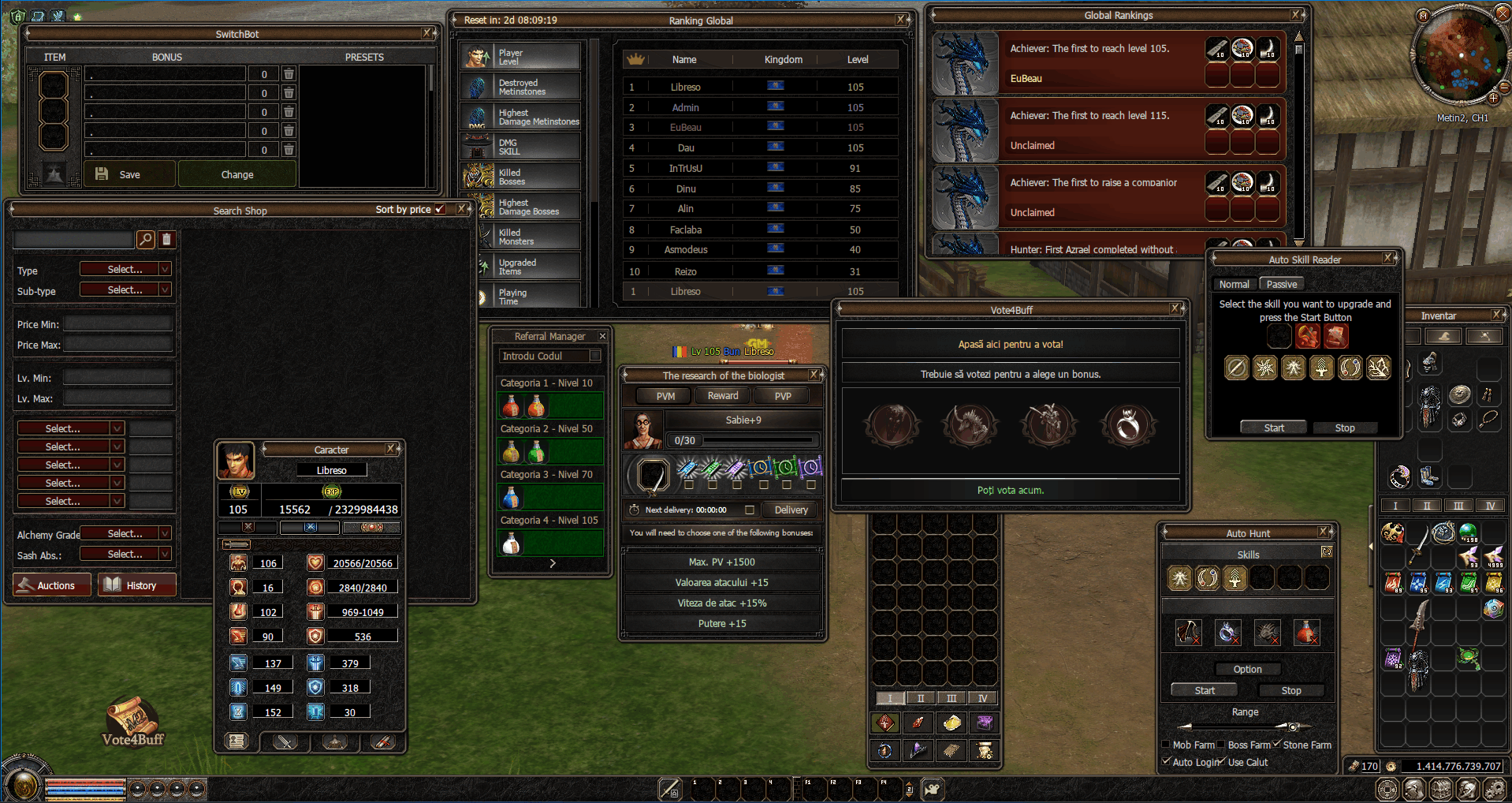
Task: Switch to the Reward tab in biologist research
Action: point(722,396)
